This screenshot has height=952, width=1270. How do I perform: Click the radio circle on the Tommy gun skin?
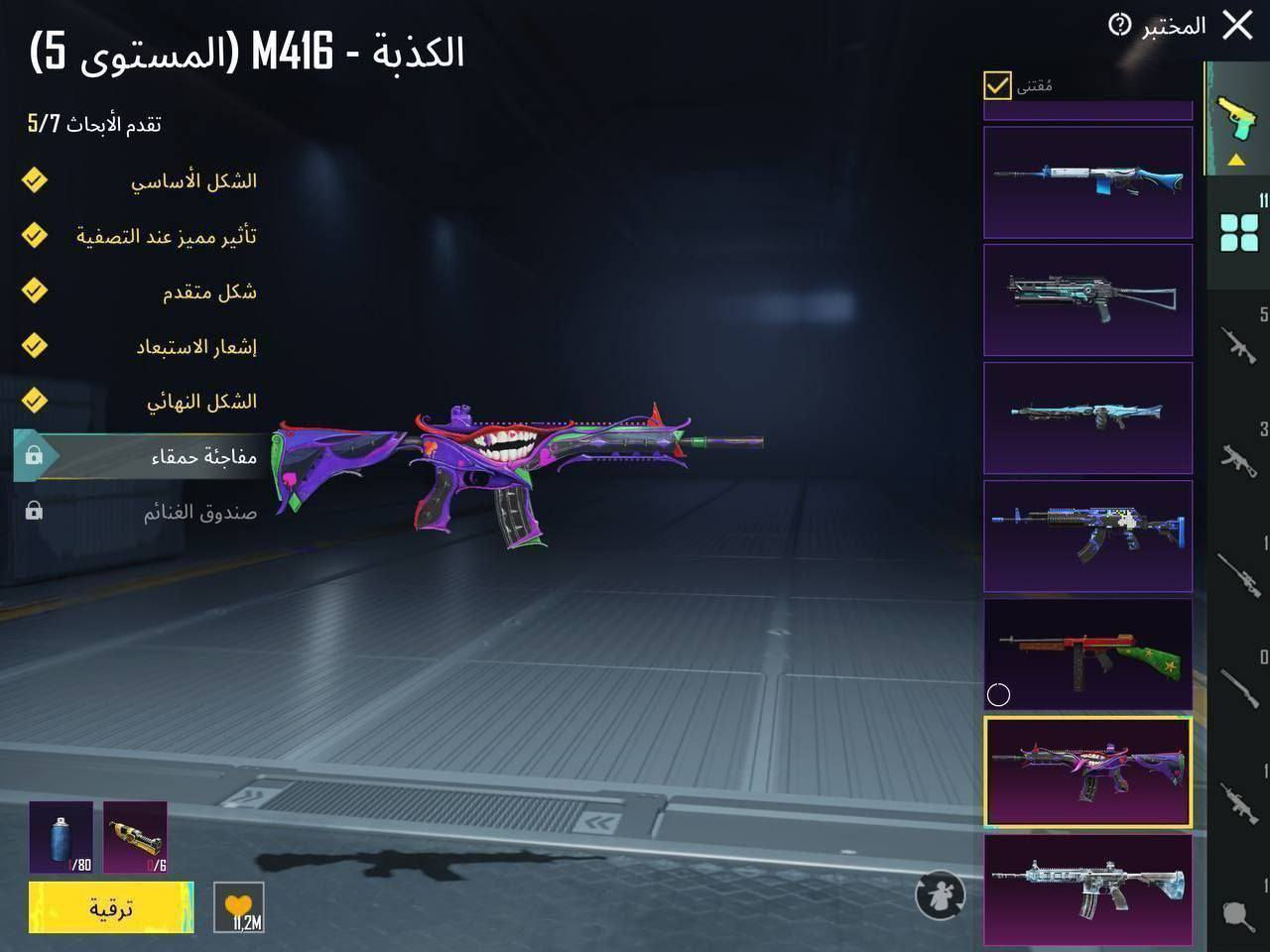click(999, 695)
